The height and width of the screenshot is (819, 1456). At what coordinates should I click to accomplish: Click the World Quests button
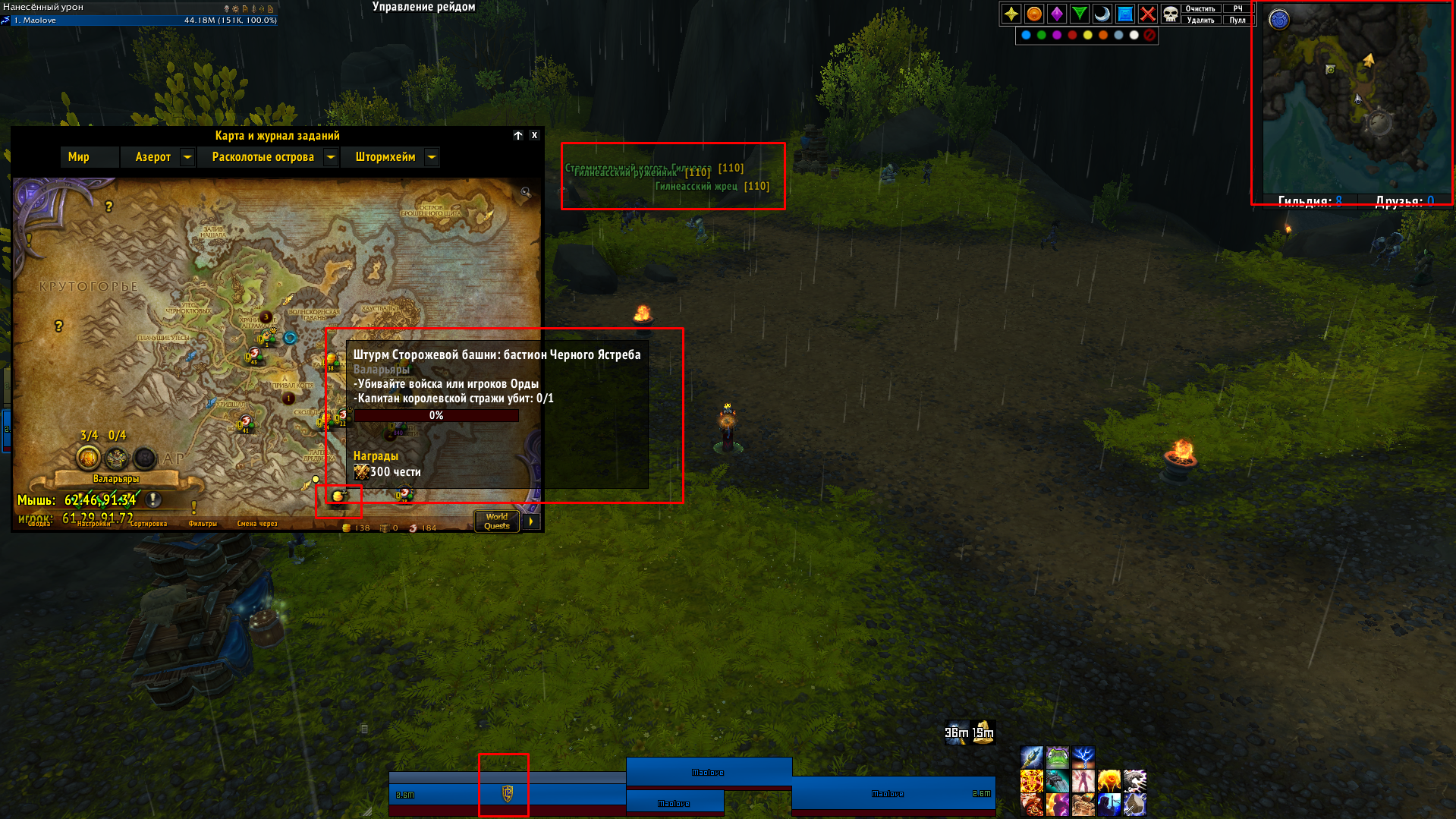497,521
